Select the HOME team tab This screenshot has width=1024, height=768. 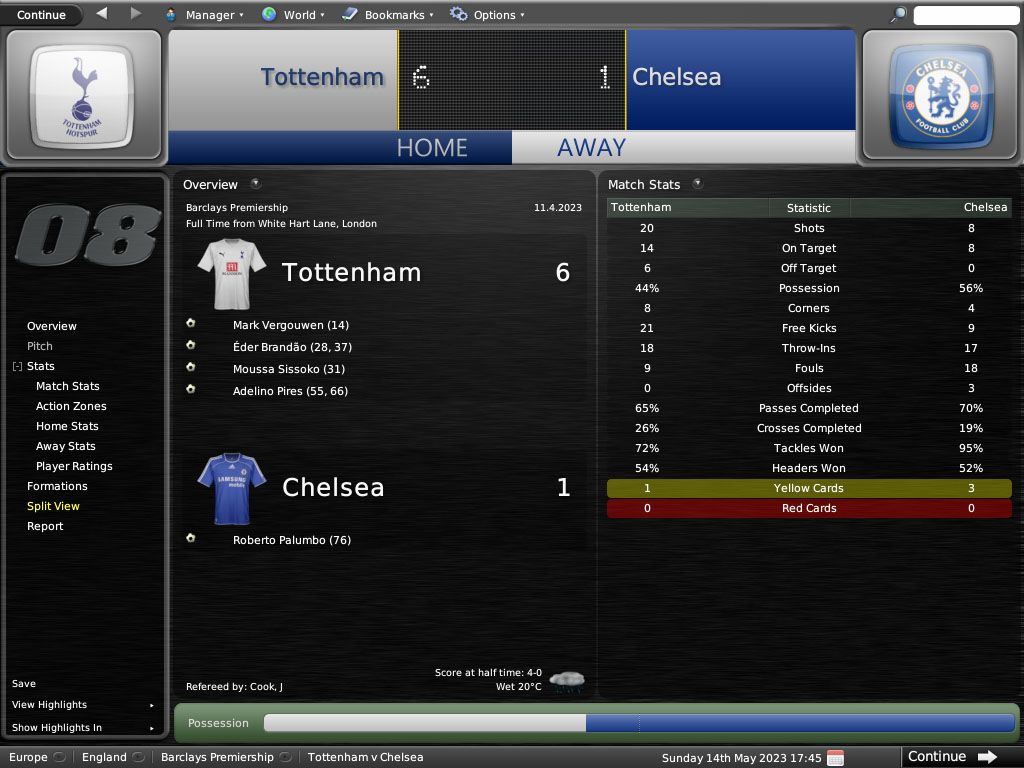click(x=432, y=148)
